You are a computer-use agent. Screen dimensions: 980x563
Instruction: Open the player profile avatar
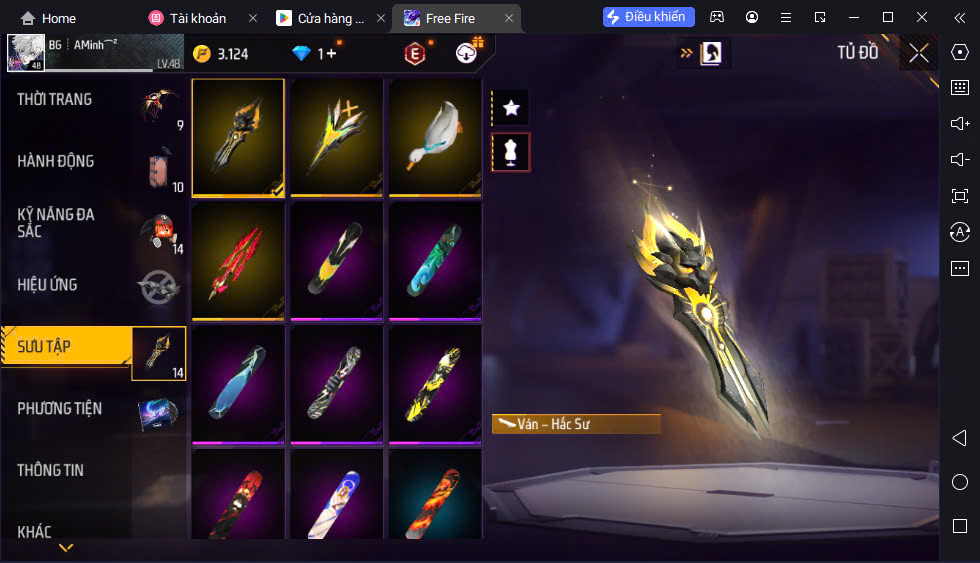(x=24, y=53)
